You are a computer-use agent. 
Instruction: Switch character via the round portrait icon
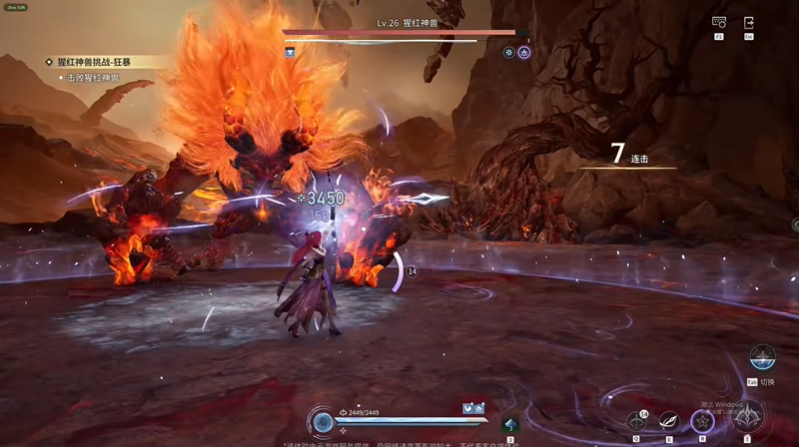(x=762, y=358)
